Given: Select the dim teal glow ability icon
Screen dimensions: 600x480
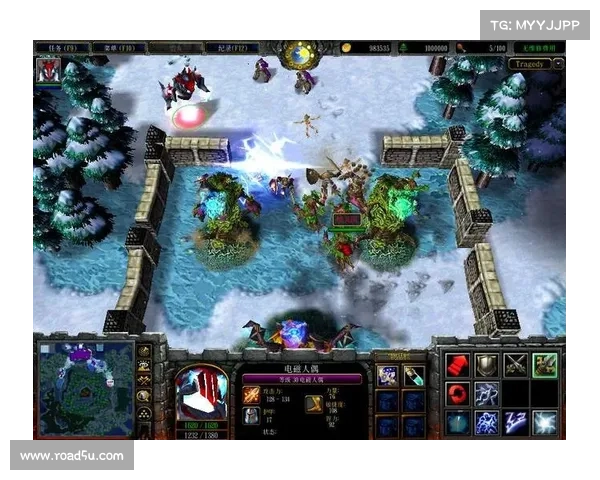Looking at the screenshot, I should tap(458, 423).
